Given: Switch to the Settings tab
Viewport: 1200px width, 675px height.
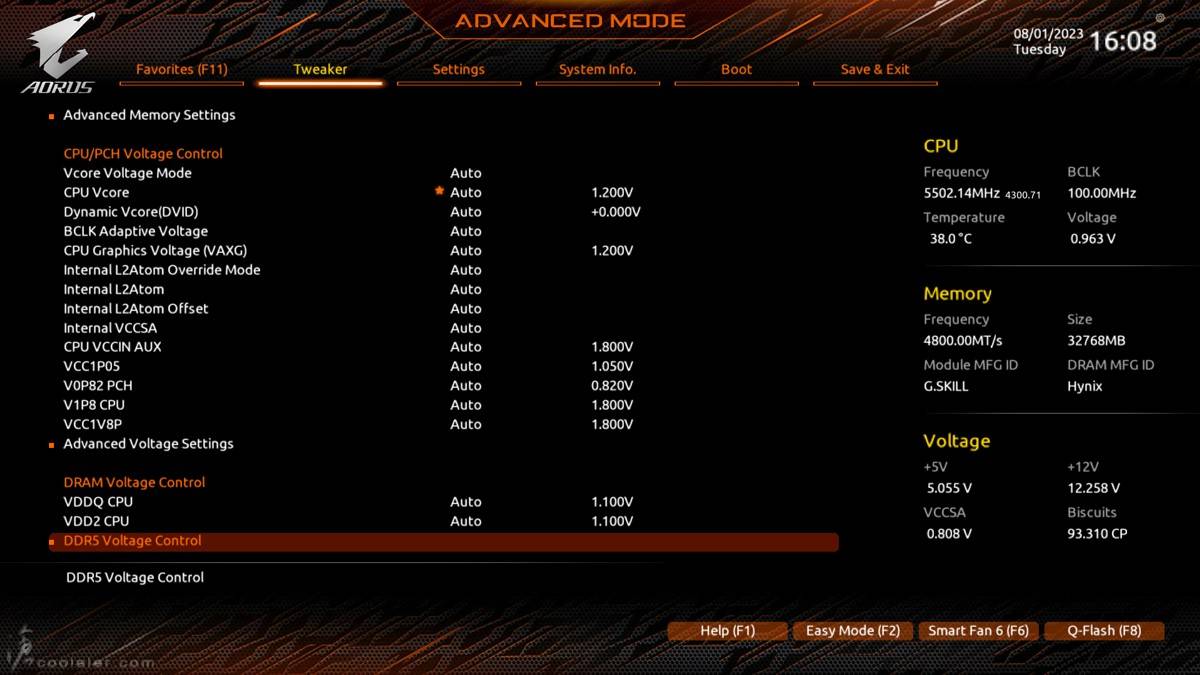Looking at the screenshot, I should [x=458, y=69].
